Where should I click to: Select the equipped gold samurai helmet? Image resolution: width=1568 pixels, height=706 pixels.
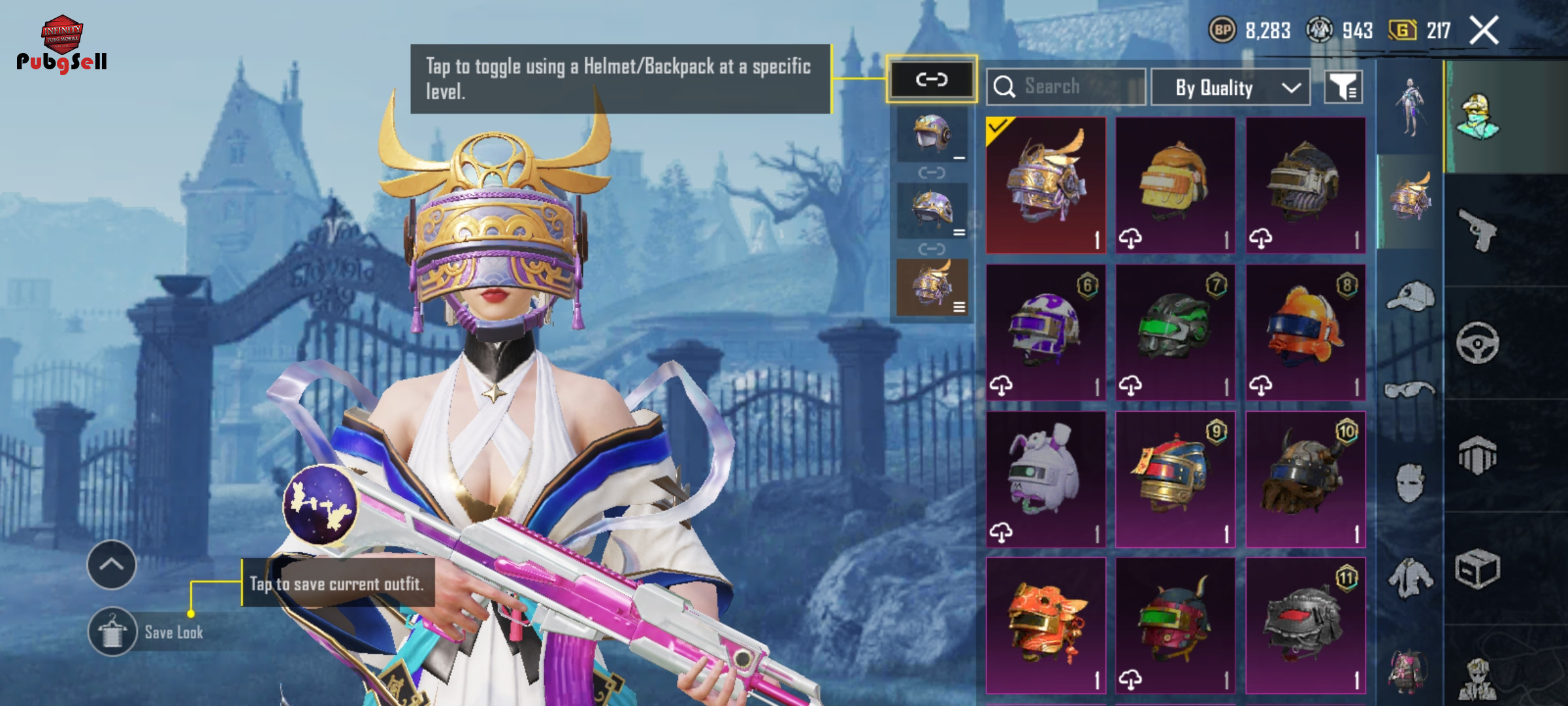pyautogui.click(x=1045, y=185)
